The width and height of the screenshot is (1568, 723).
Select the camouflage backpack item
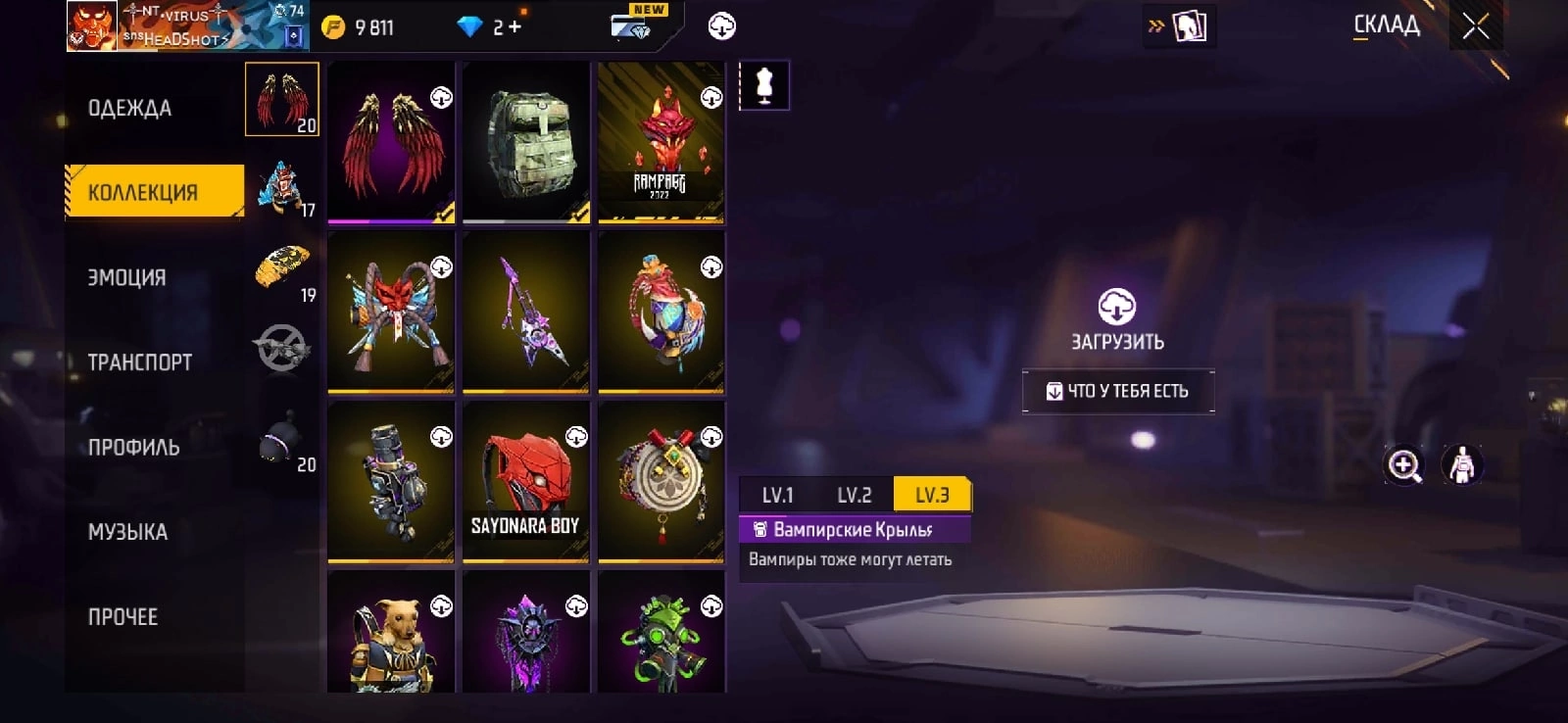[526, 142]
